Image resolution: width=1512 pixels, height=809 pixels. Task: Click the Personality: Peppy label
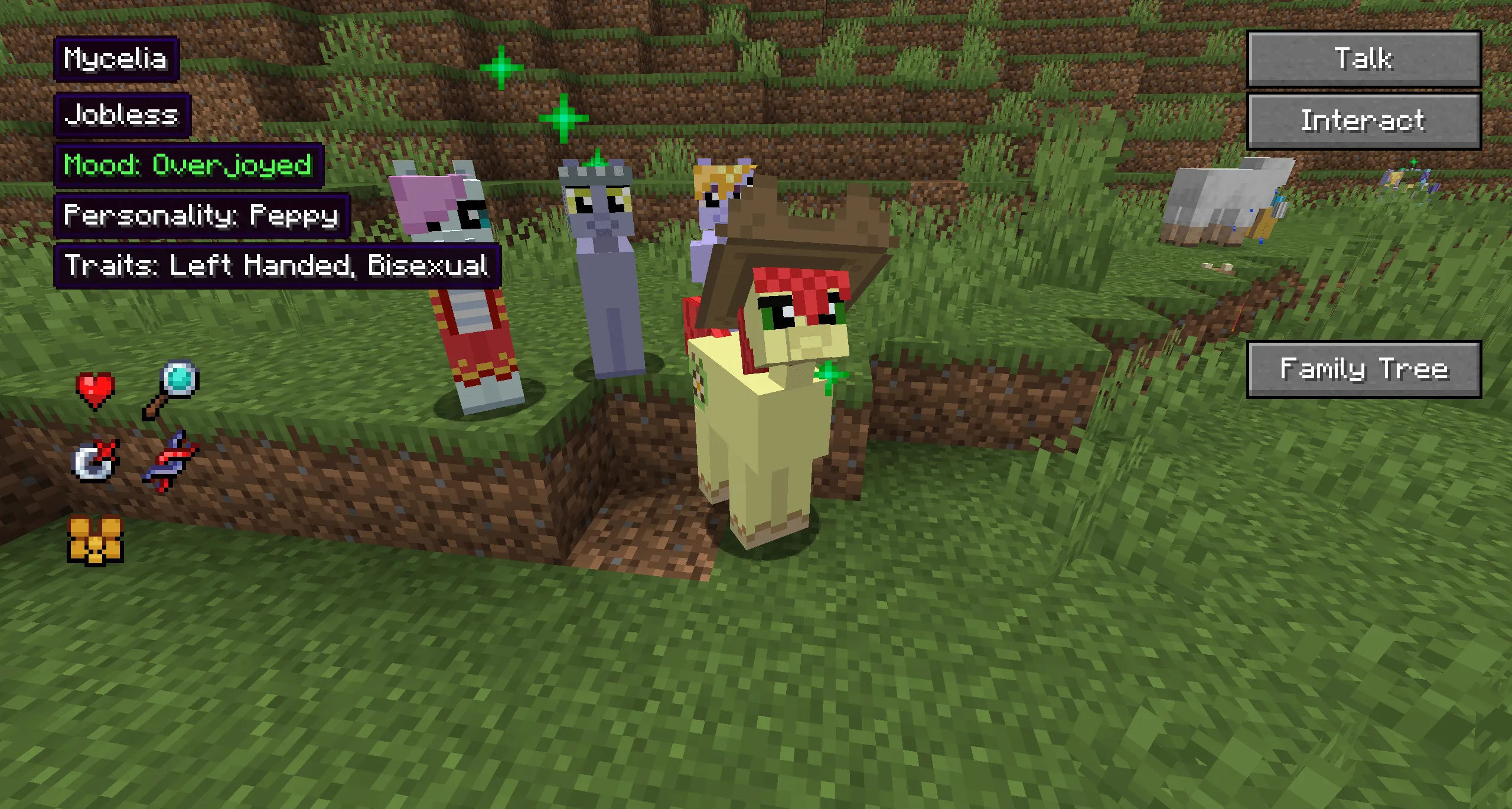tap(201, 217)
